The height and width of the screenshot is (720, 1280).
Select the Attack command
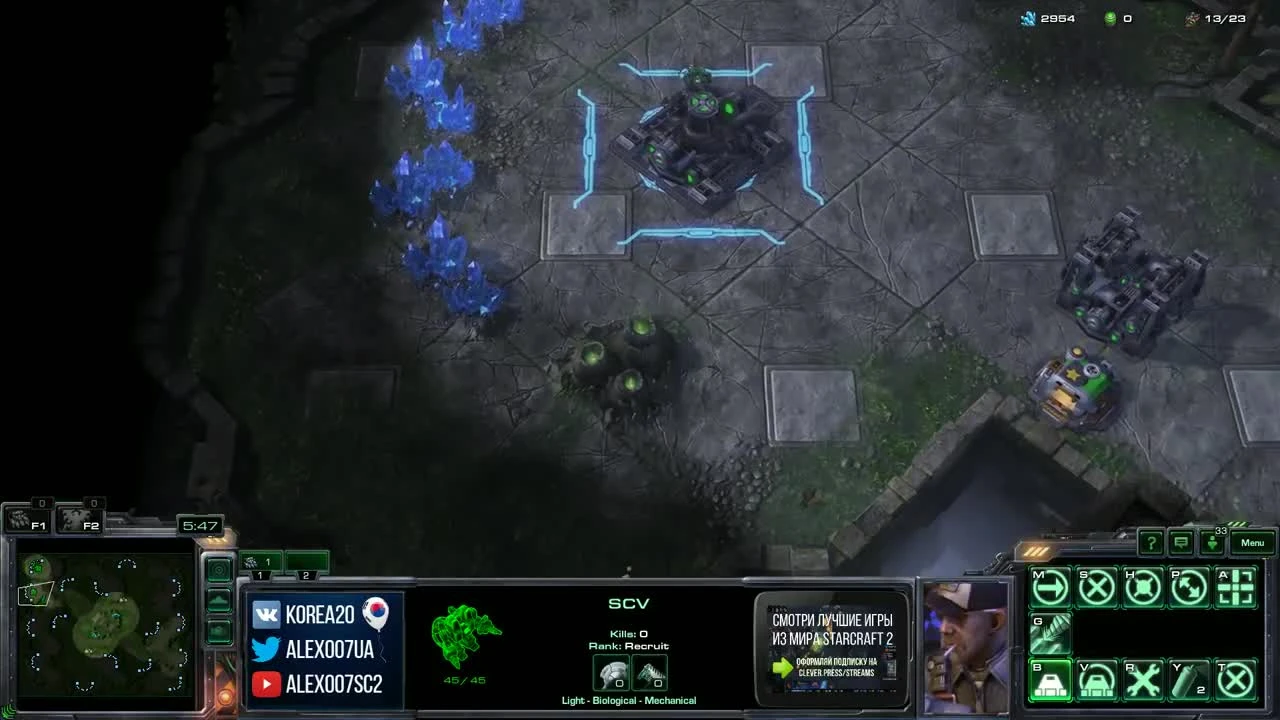click(x=1237, y=588)
